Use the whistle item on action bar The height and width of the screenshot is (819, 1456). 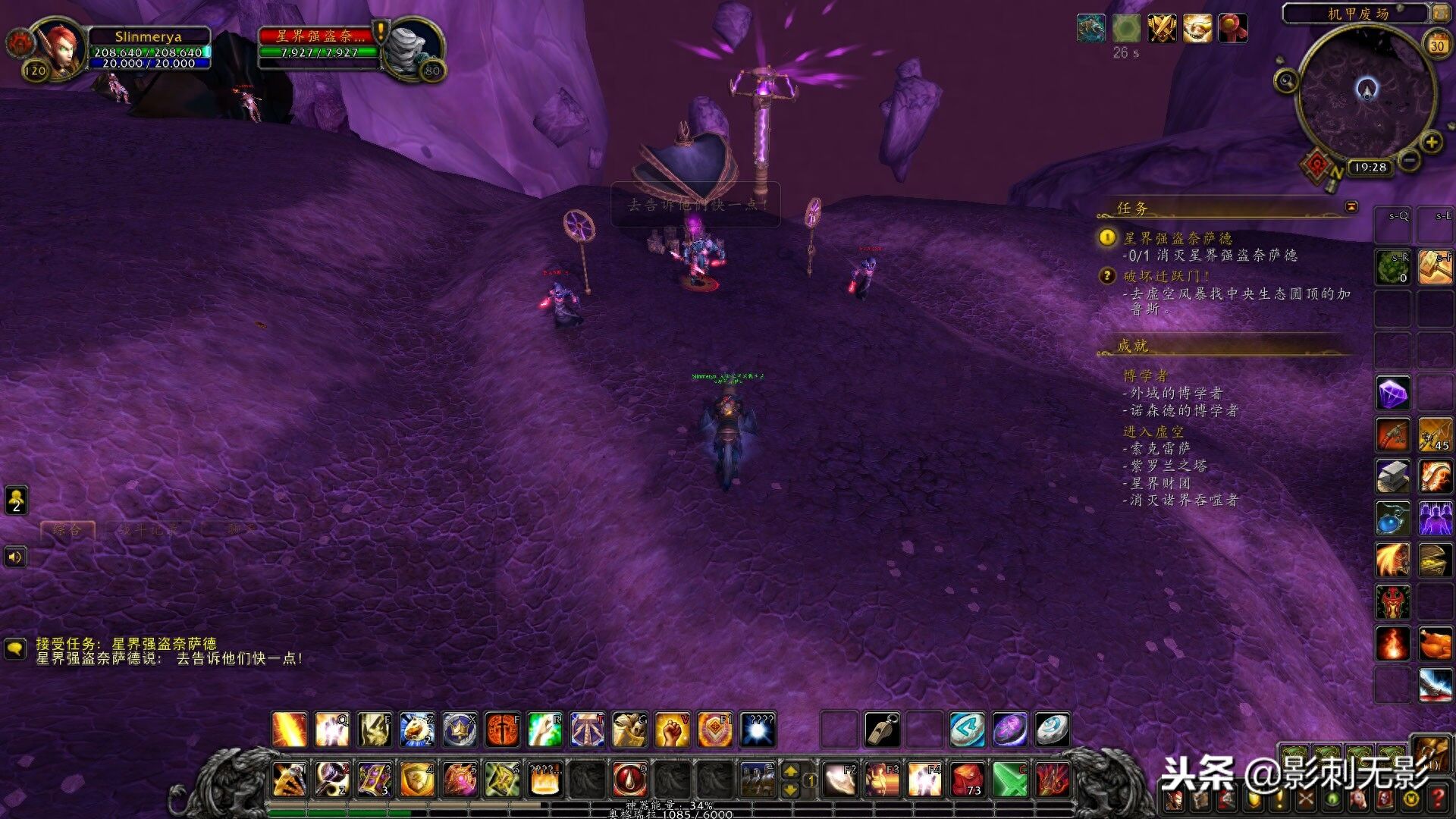click(x=882, y=730)
